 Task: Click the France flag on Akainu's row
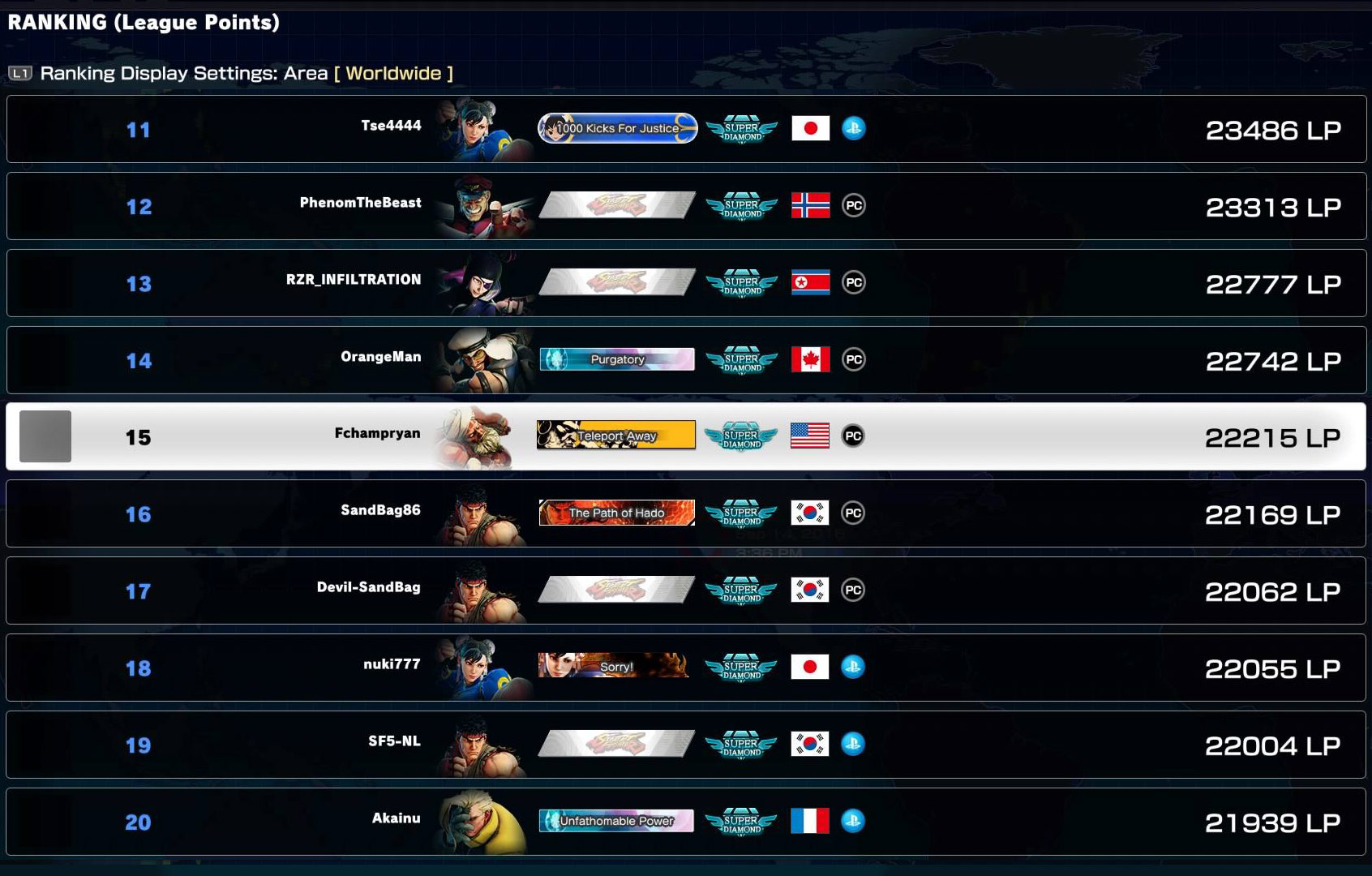tap(810, 821)
